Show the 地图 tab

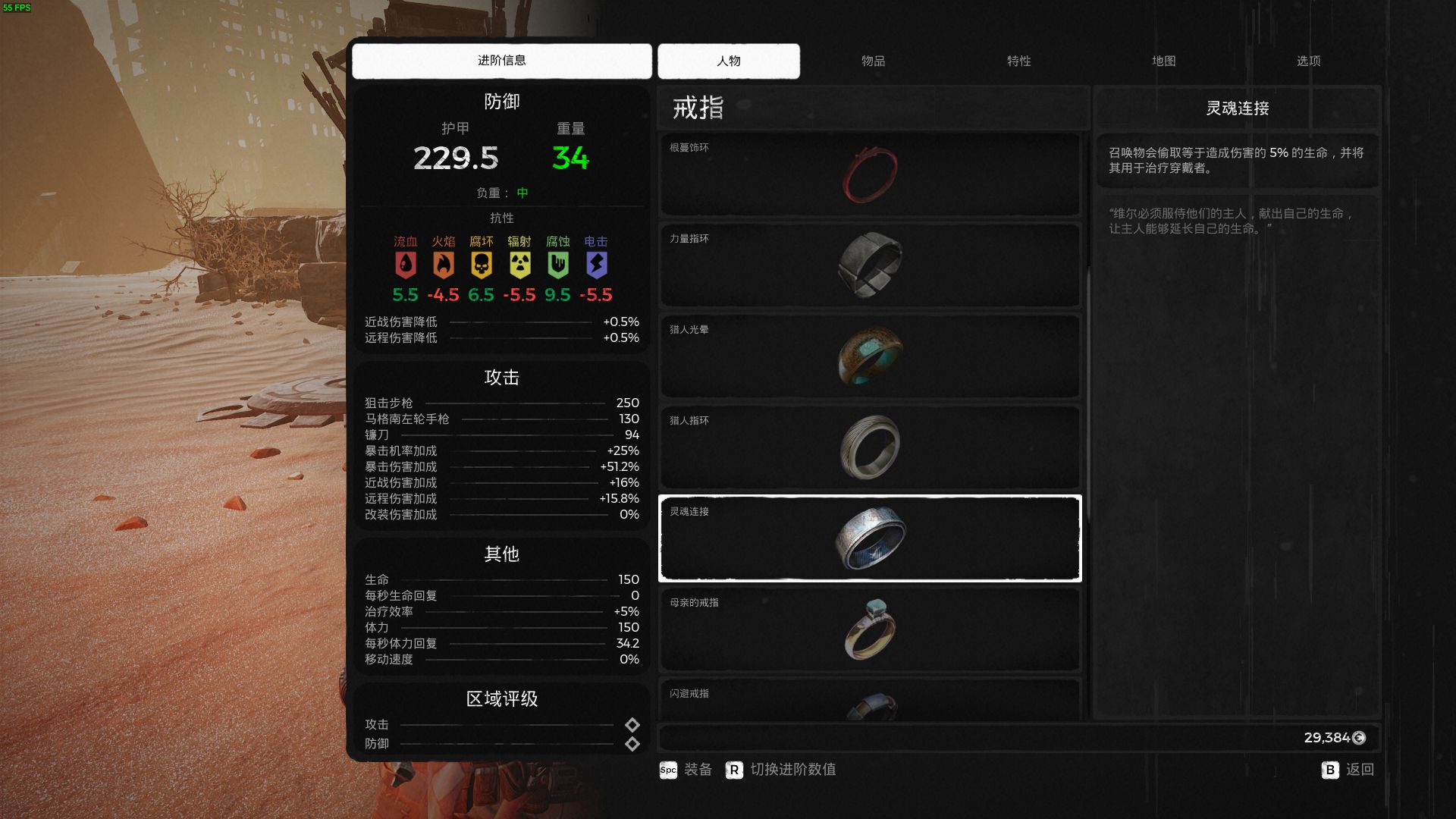pos(1163,61)
